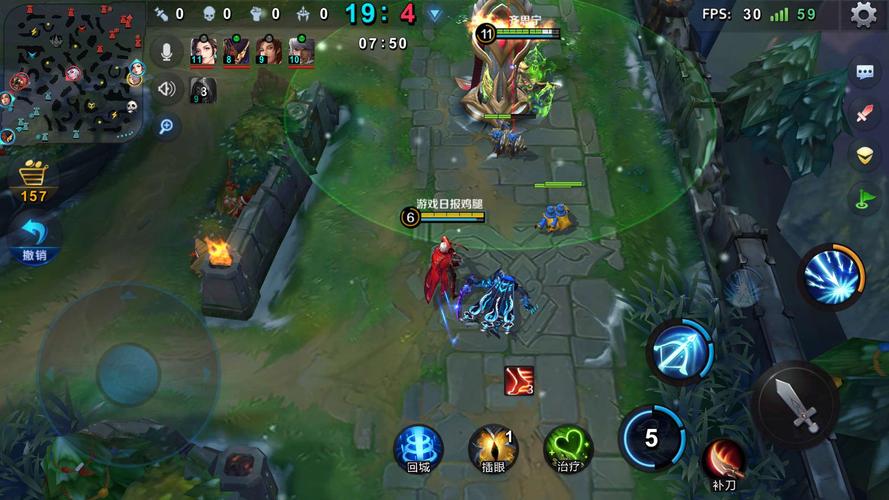Send the red sword attack signal
The width and height of the screenshot is (889, 500).
(864, 114)
